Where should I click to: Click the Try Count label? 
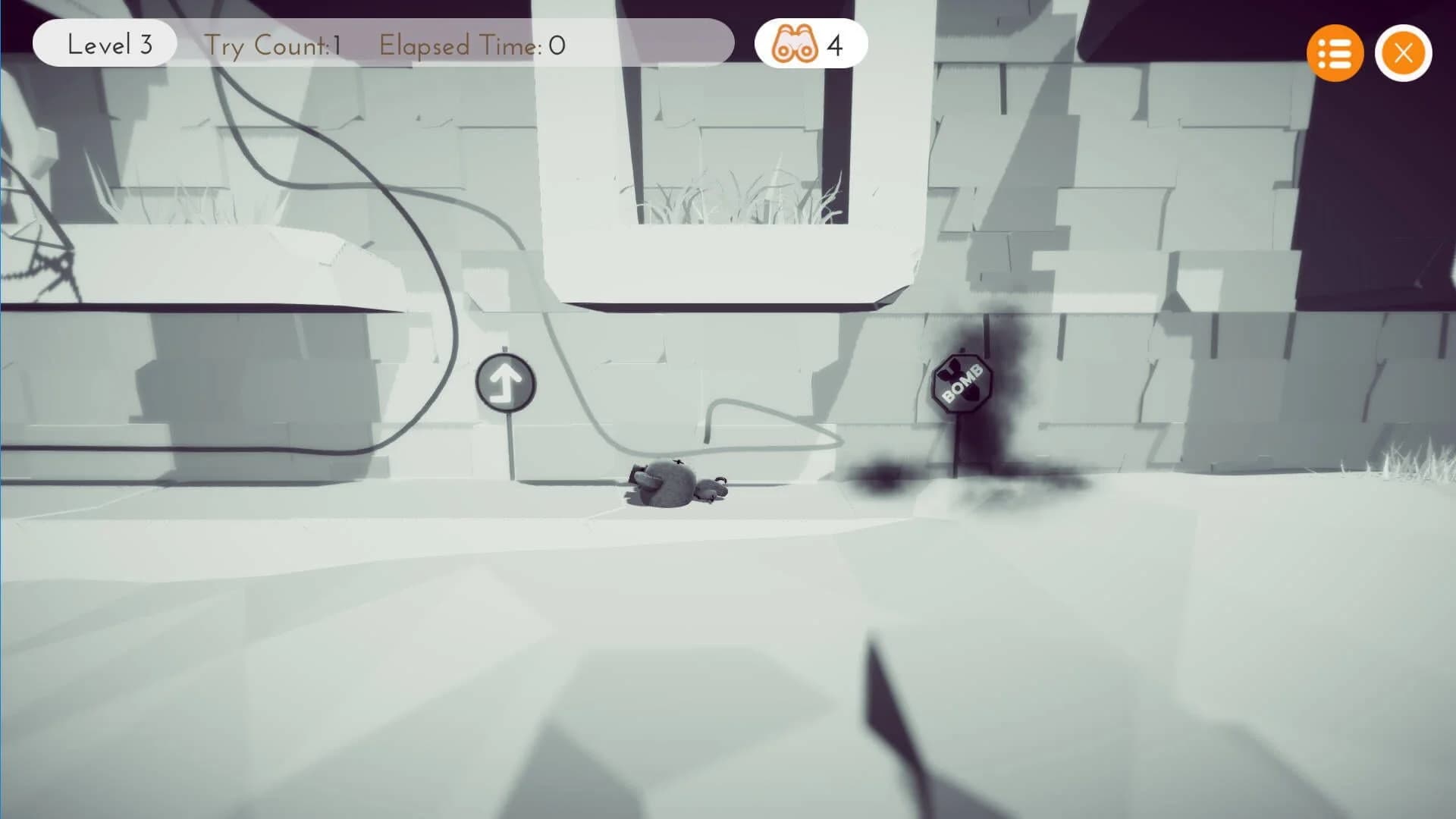271,44
